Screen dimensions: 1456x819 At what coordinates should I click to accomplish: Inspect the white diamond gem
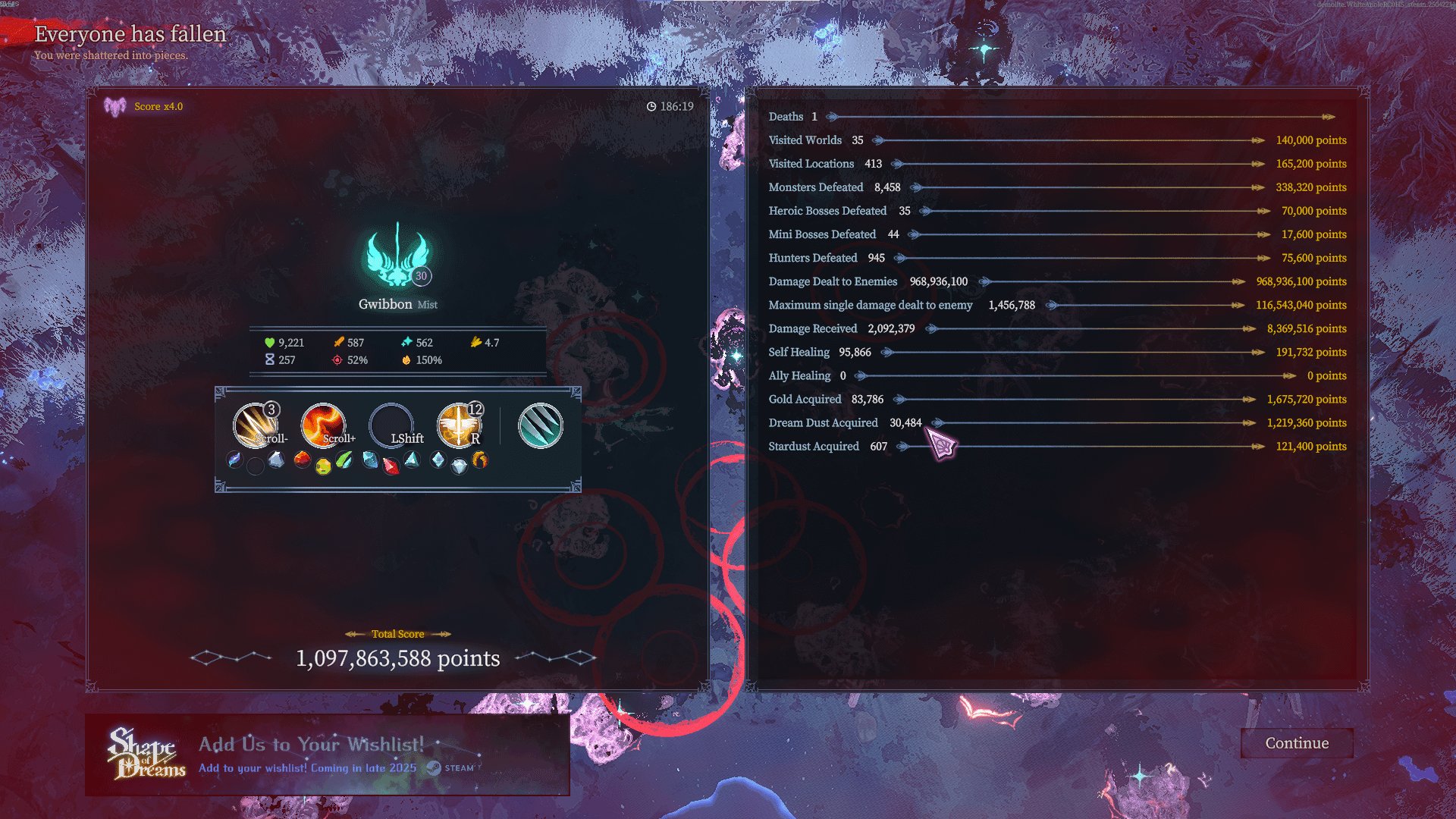[x=459, y=467]
